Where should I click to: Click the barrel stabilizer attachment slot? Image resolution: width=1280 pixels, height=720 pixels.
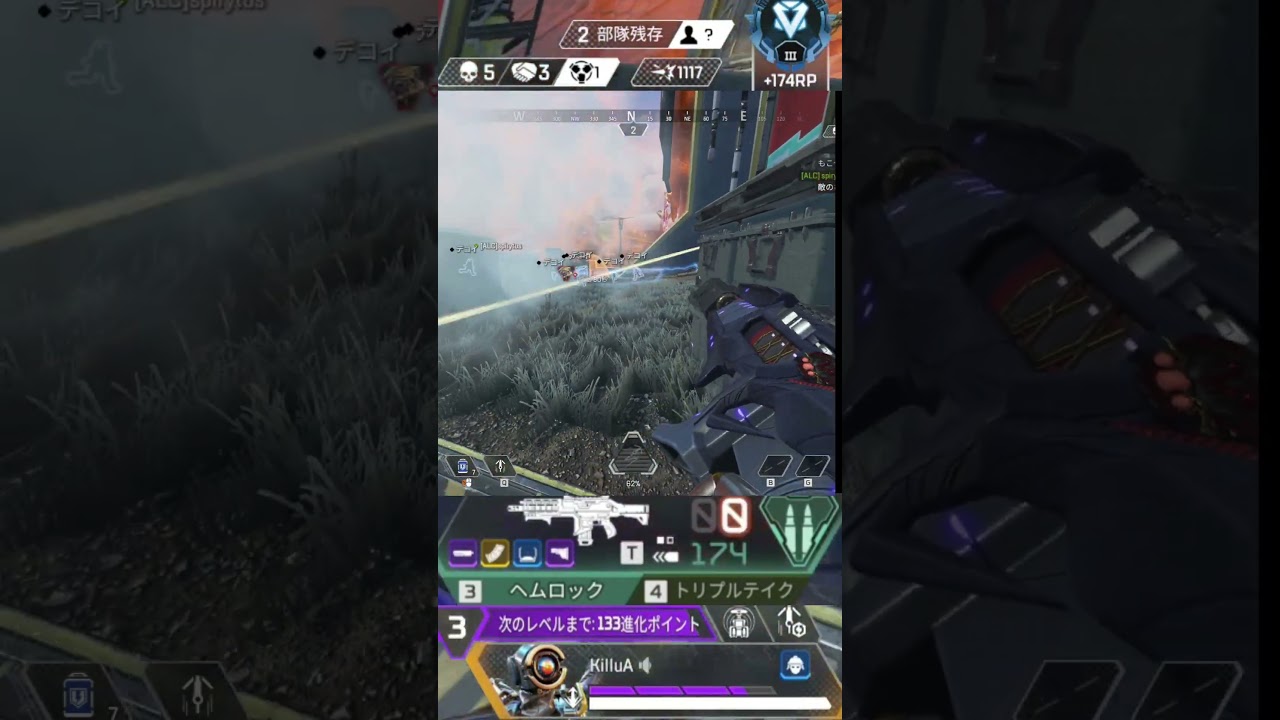pyautogui.click(x=464, y=554)
